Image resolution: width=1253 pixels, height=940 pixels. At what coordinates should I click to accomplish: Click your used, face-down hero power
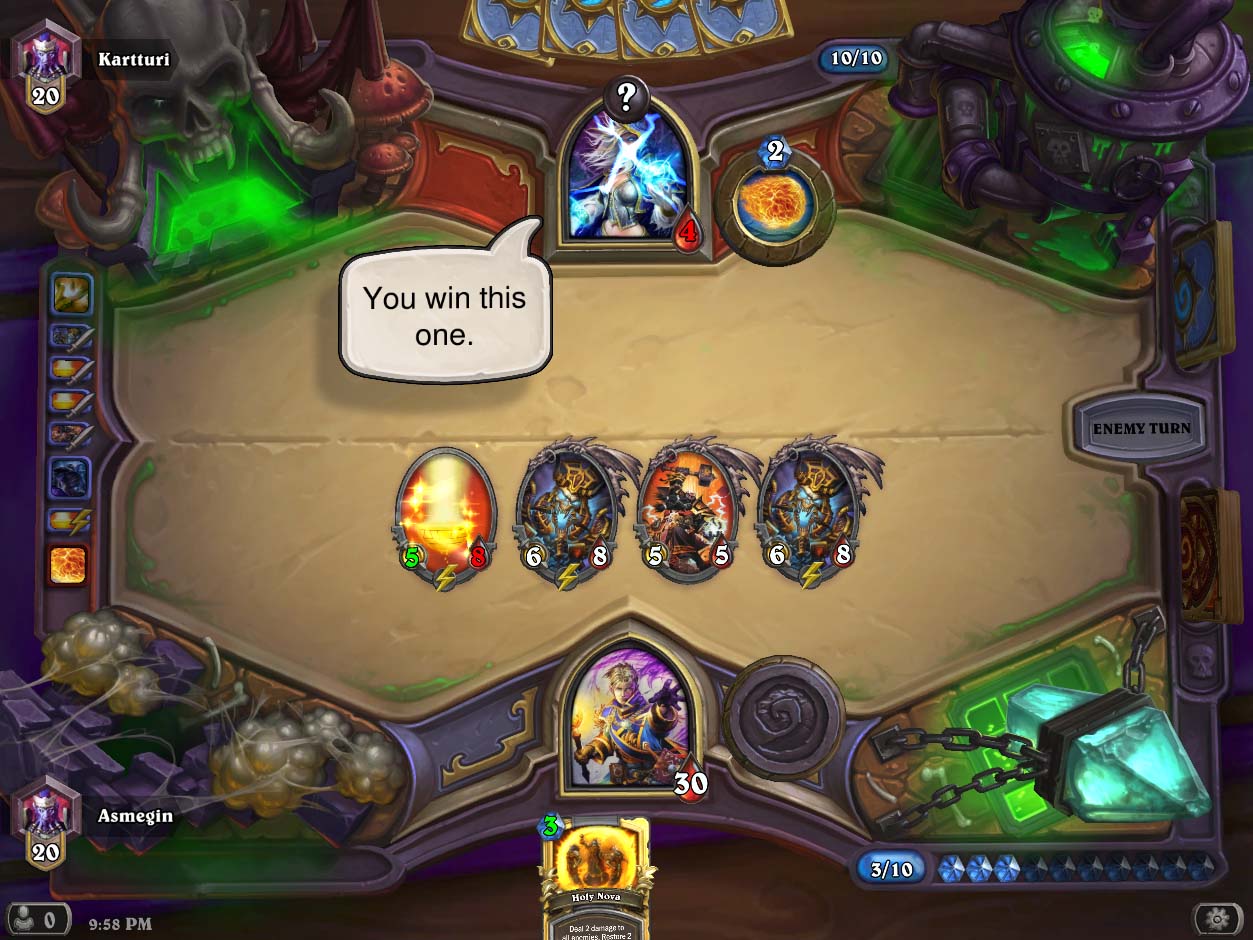point(785,716)
